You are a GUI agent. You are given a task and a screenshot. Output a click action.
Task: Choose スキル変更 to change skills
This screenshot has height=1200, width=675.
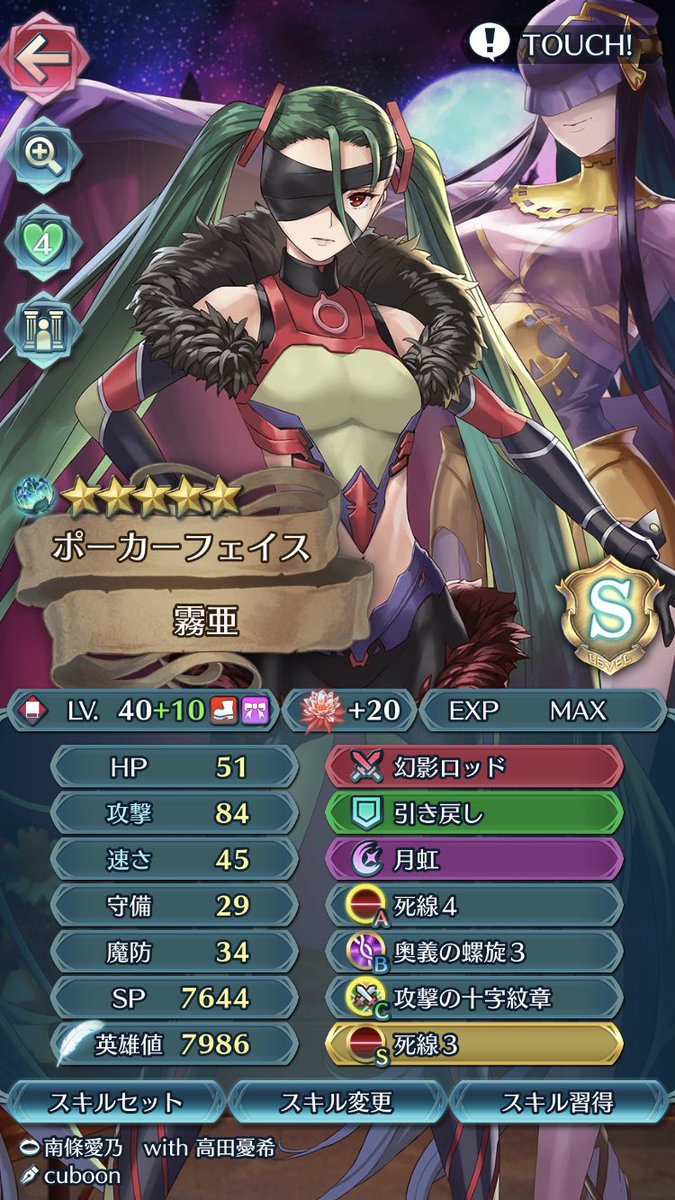(337, 1103)
